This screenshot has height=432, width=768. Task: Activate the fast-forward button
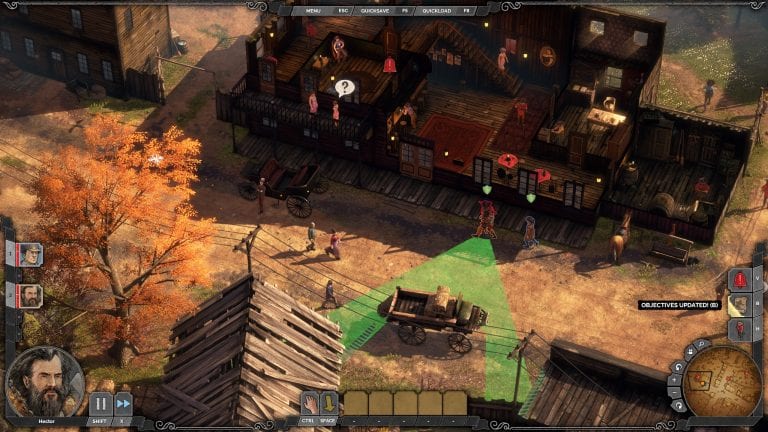[x=123, y=404]
